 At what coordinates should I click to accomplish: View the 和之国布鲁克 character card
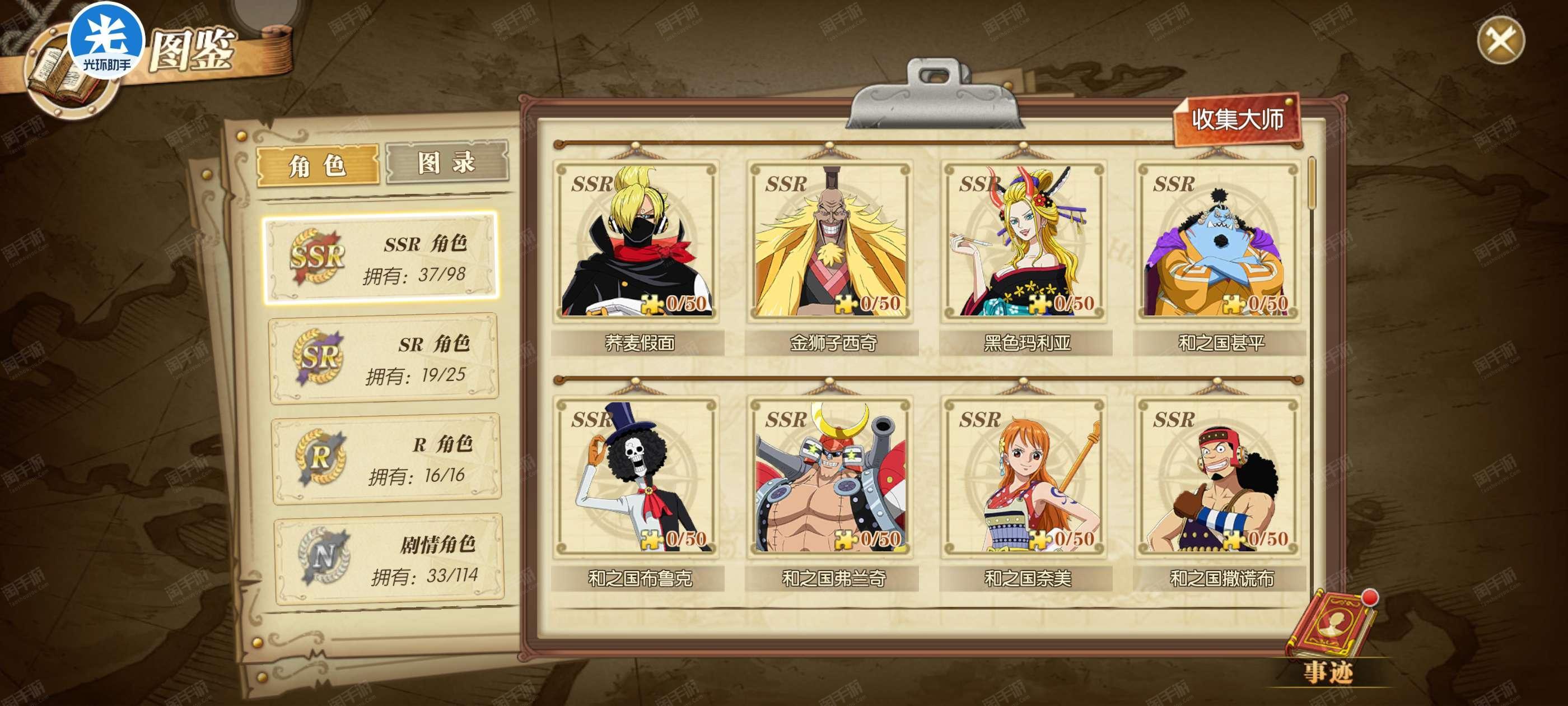(x=637, y=477)
